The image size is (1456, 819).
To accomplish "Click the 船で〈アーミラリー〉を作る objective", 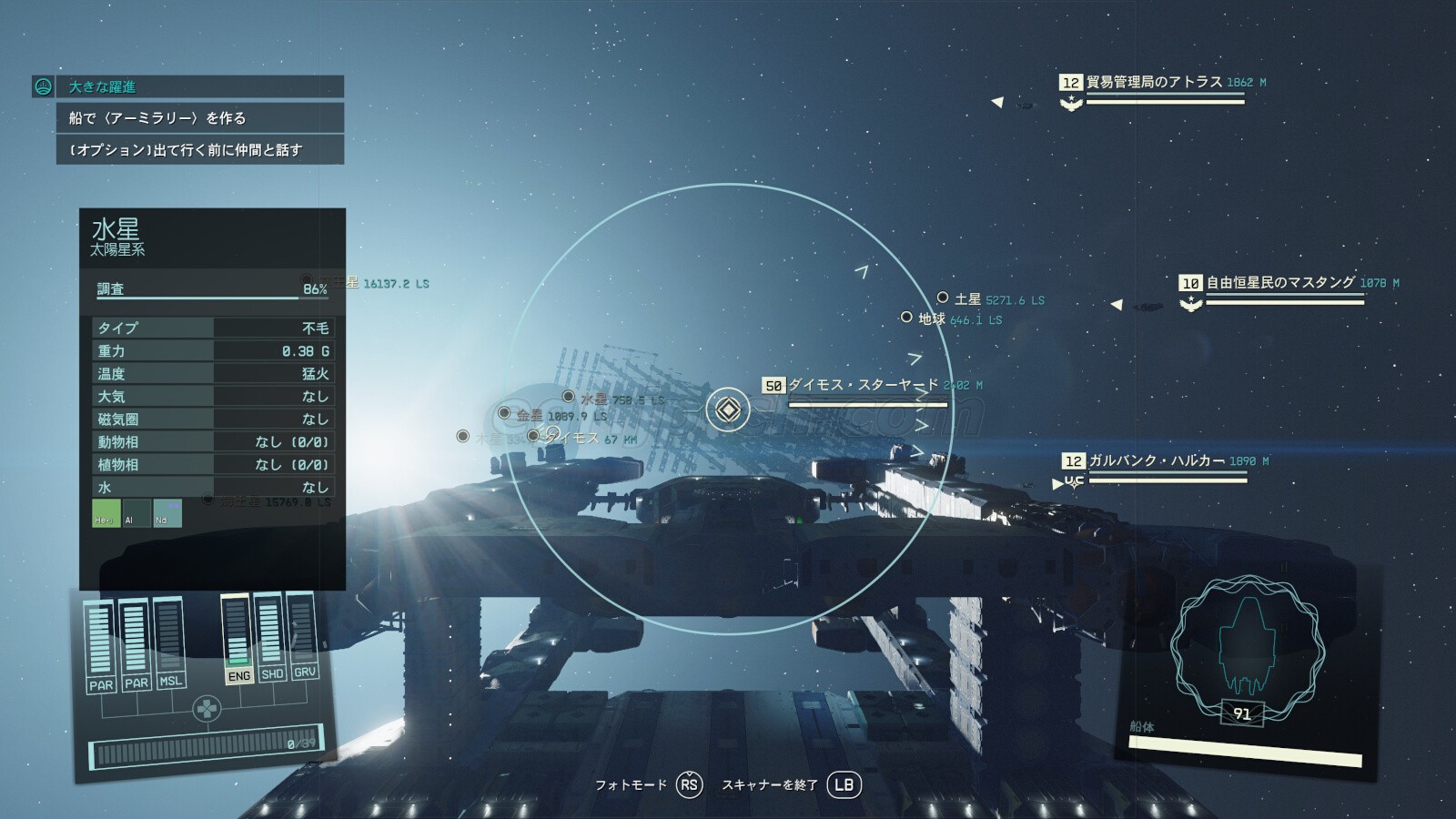I will coord(199,118).
